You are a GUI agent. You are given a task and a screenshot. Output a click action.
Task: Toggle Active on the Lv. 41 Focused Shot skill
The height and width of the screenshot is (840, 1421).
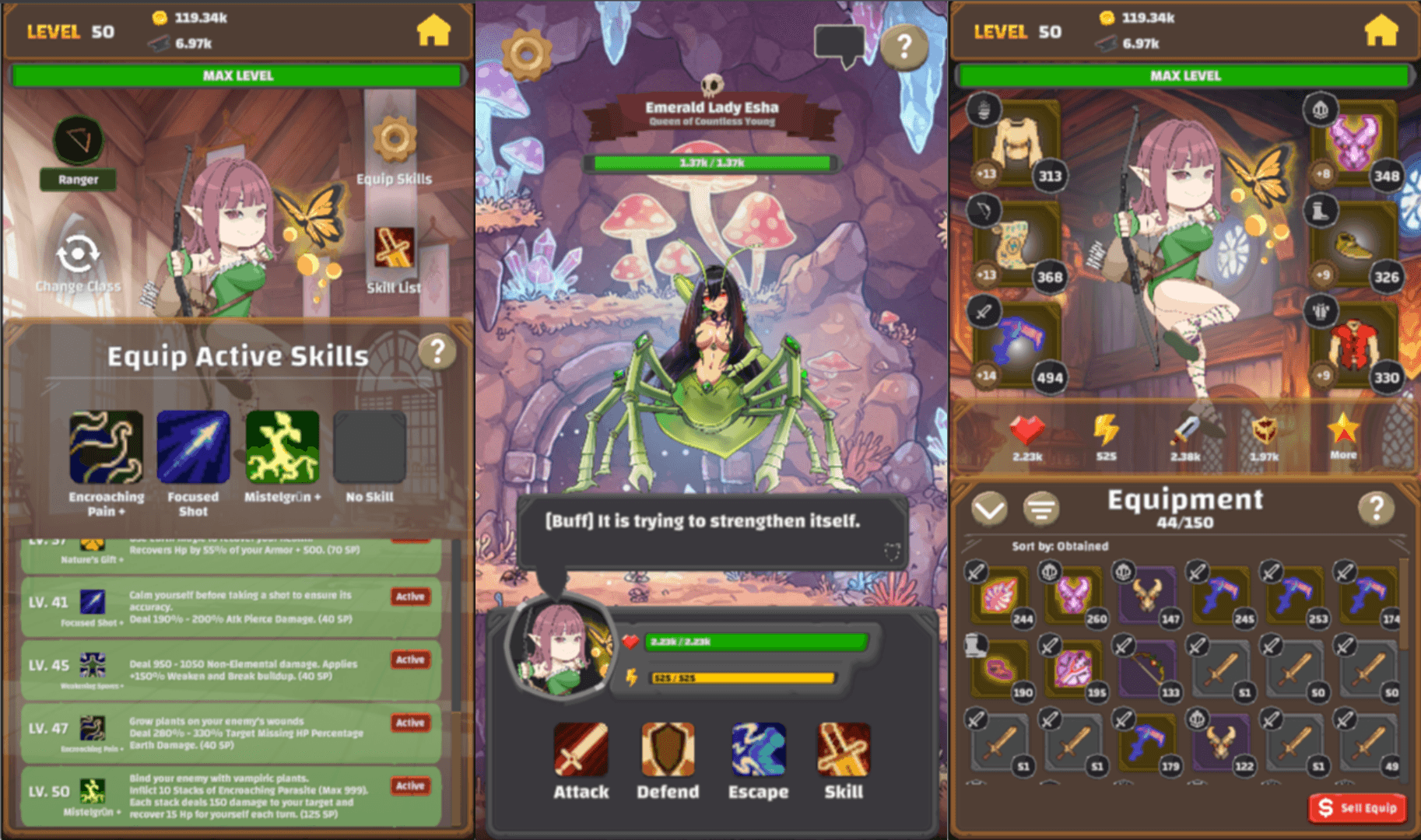[x=410, y=597]
